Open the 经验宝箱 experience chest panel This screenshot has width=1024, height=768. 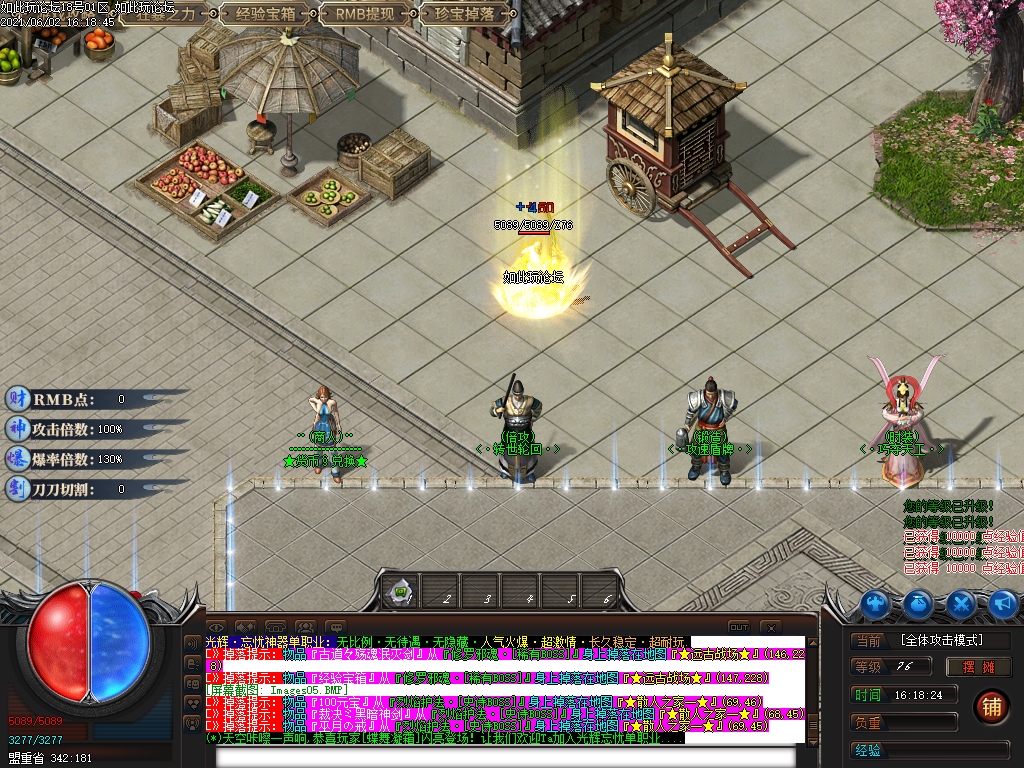pos(263,13)
